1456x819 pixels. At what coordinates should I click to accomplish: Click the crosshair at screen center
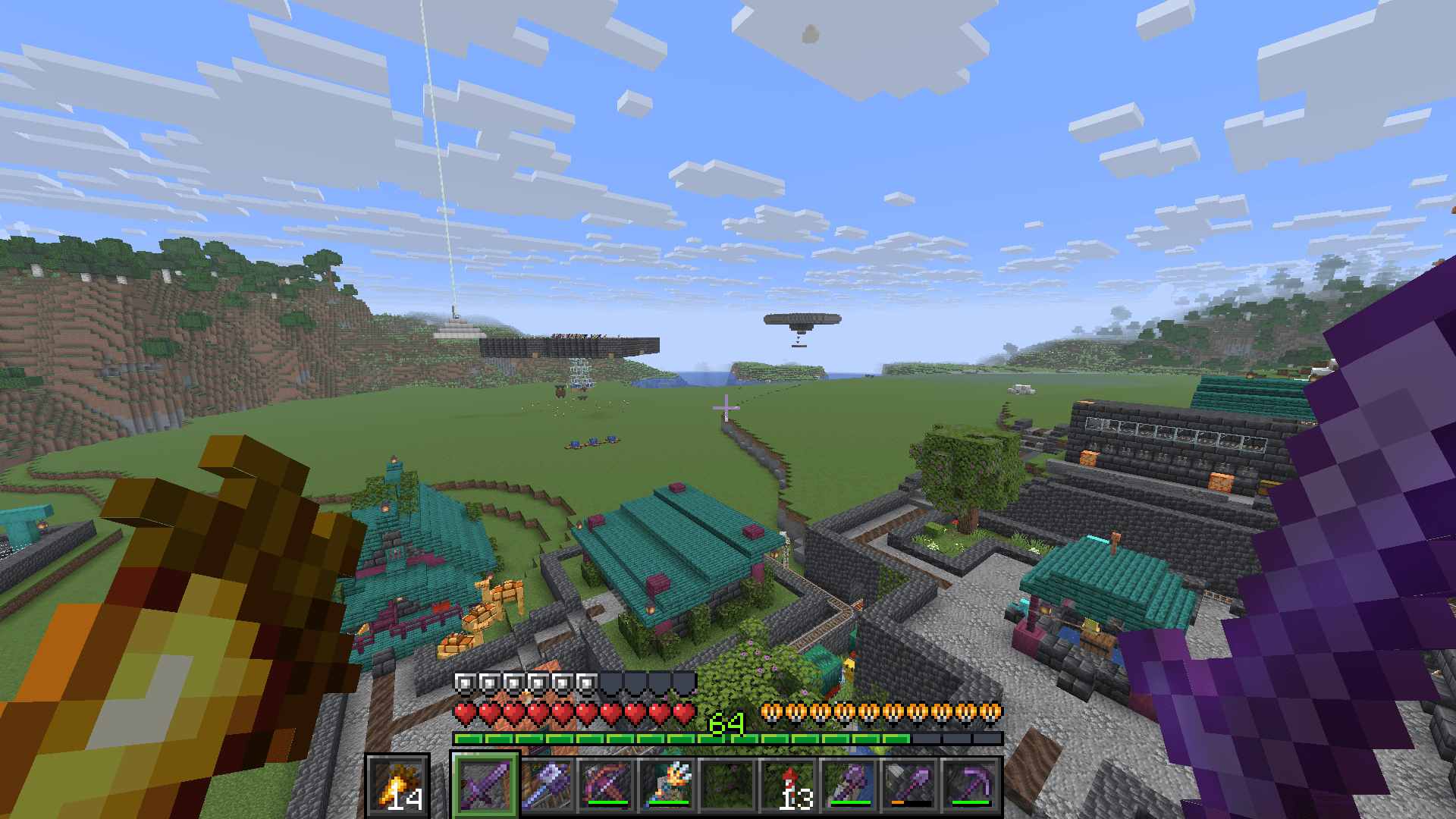(x=728, y=408)
